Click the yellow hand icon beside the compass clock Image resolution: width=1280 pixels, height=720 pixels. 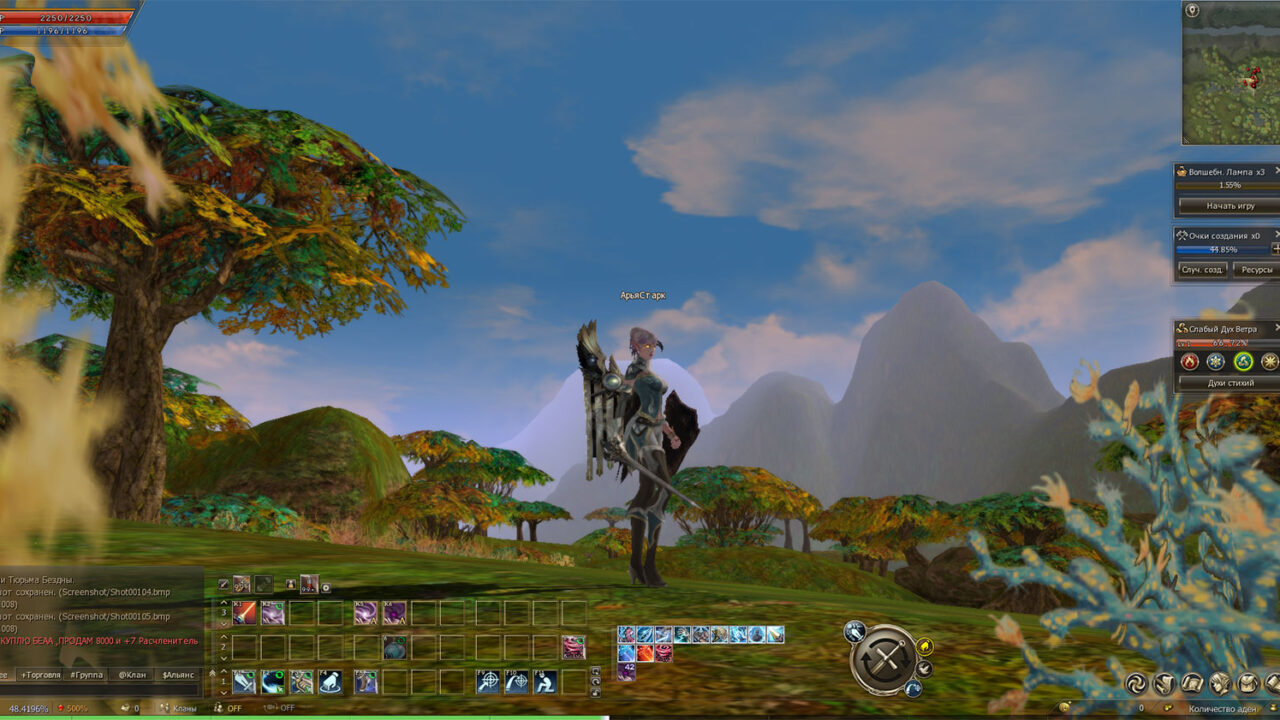[x=925, y=646]
